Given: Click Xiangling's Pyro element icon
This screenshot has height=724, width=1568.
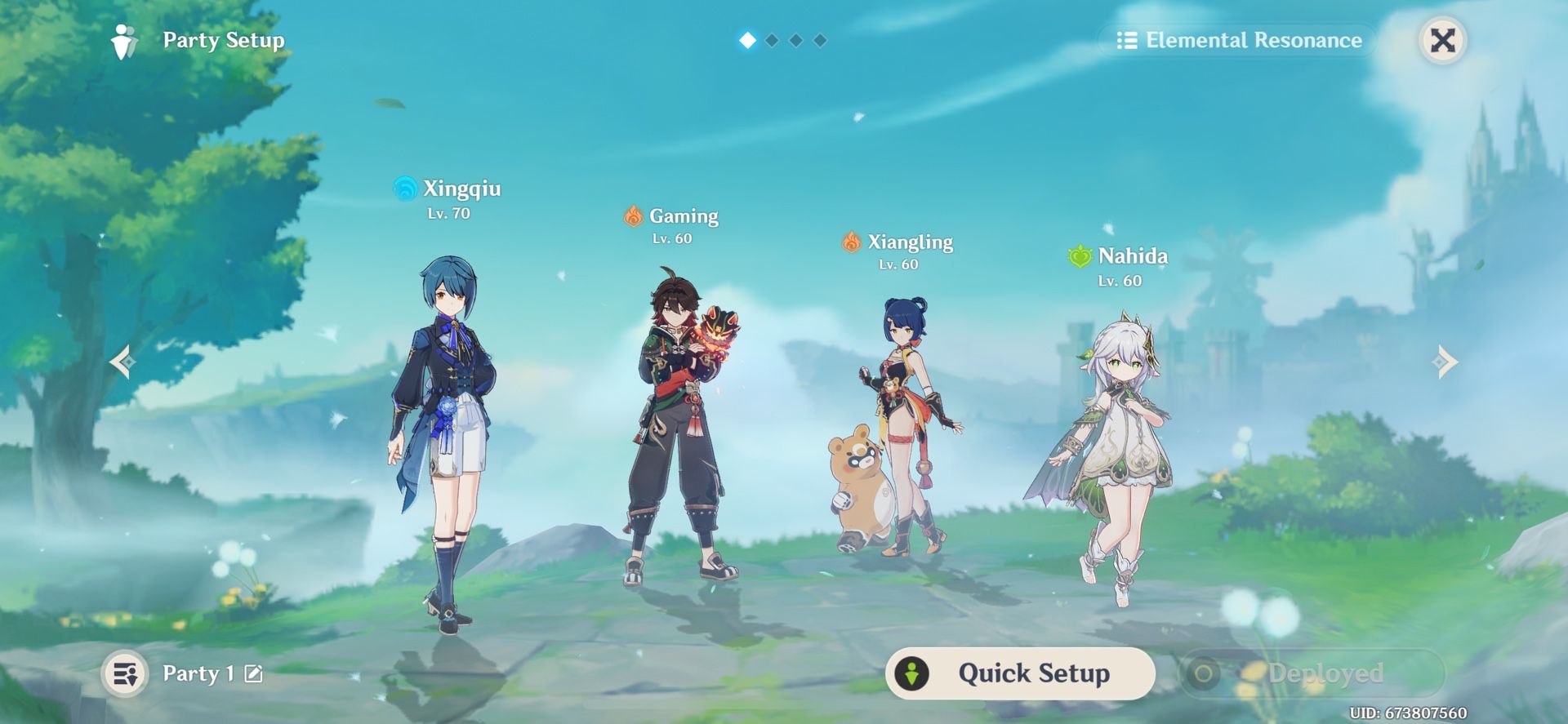Looking at the screenshot, I should pos(851,242).
